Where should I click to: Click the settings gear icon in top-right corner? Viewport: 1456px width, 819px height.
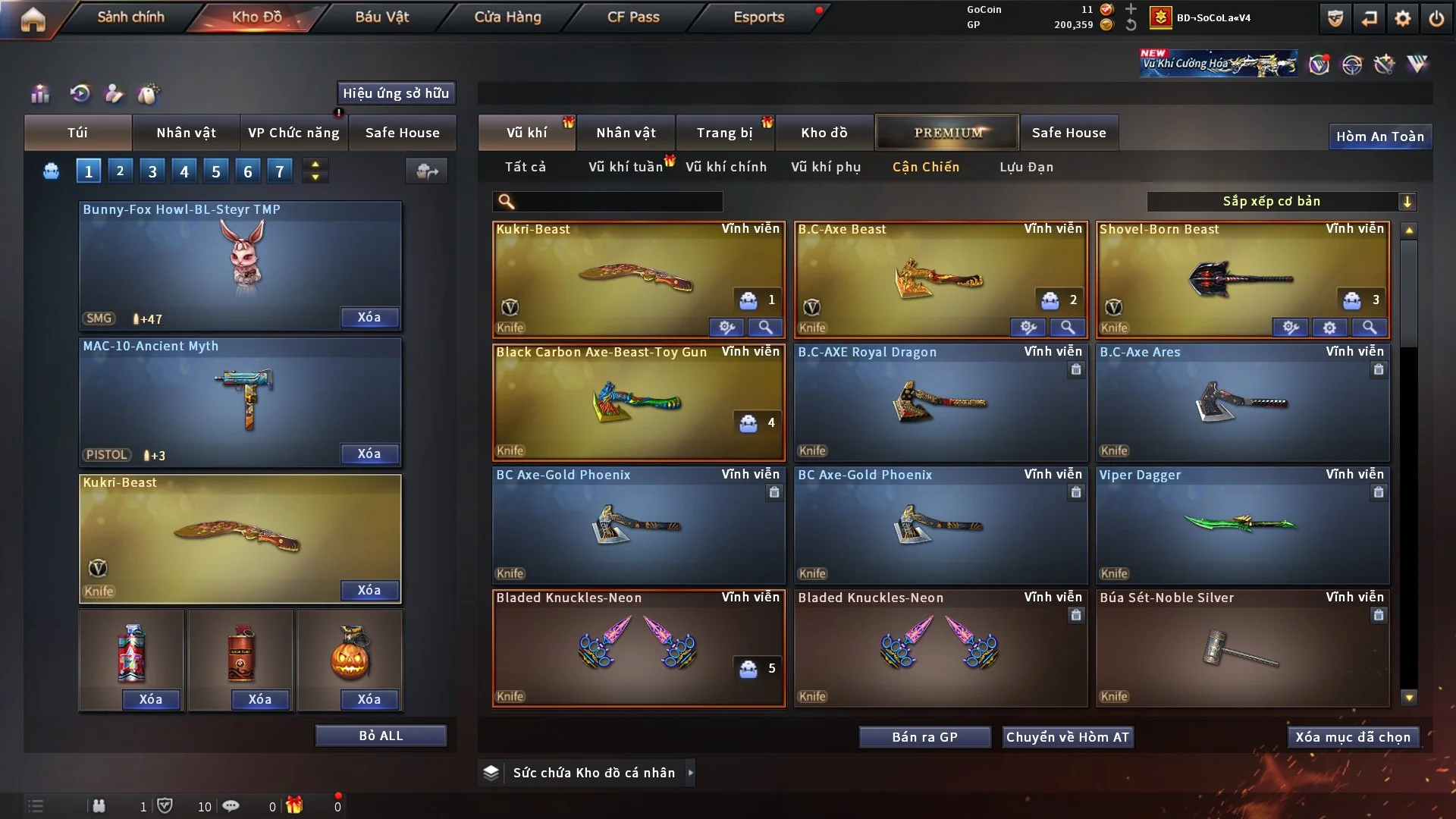[x=1402, y=18]
